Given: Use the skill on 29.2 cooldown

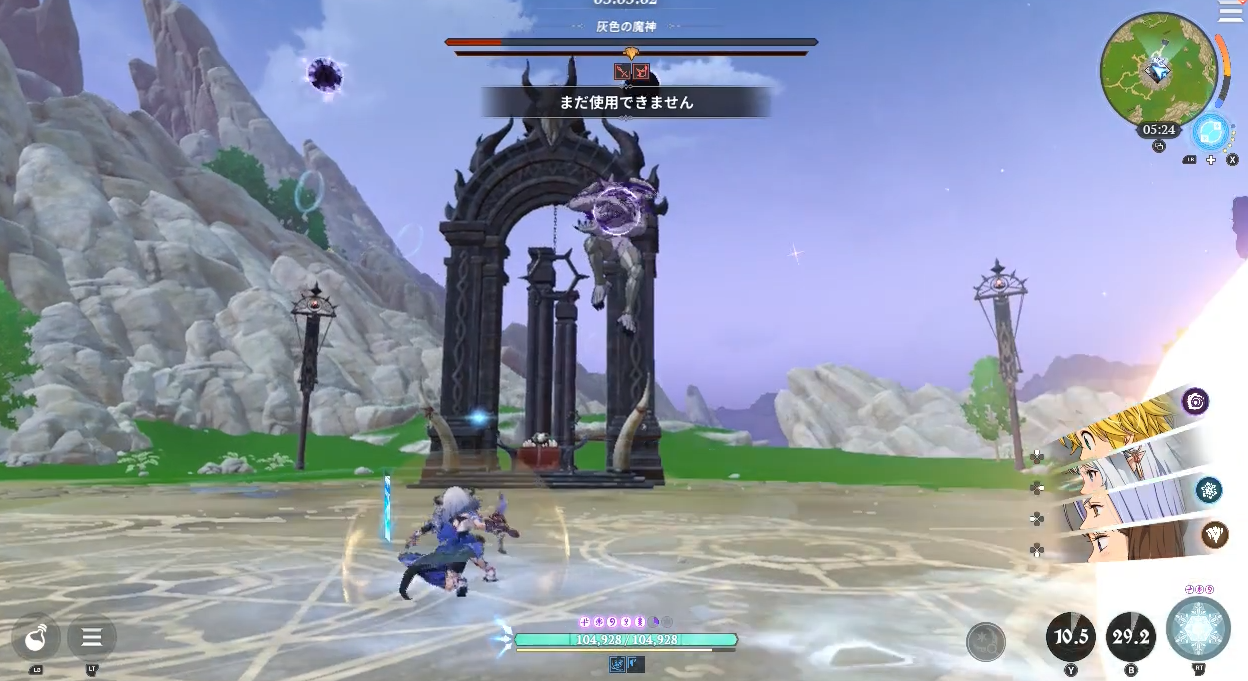Looking at the screenshot, I should point(1131,637).
